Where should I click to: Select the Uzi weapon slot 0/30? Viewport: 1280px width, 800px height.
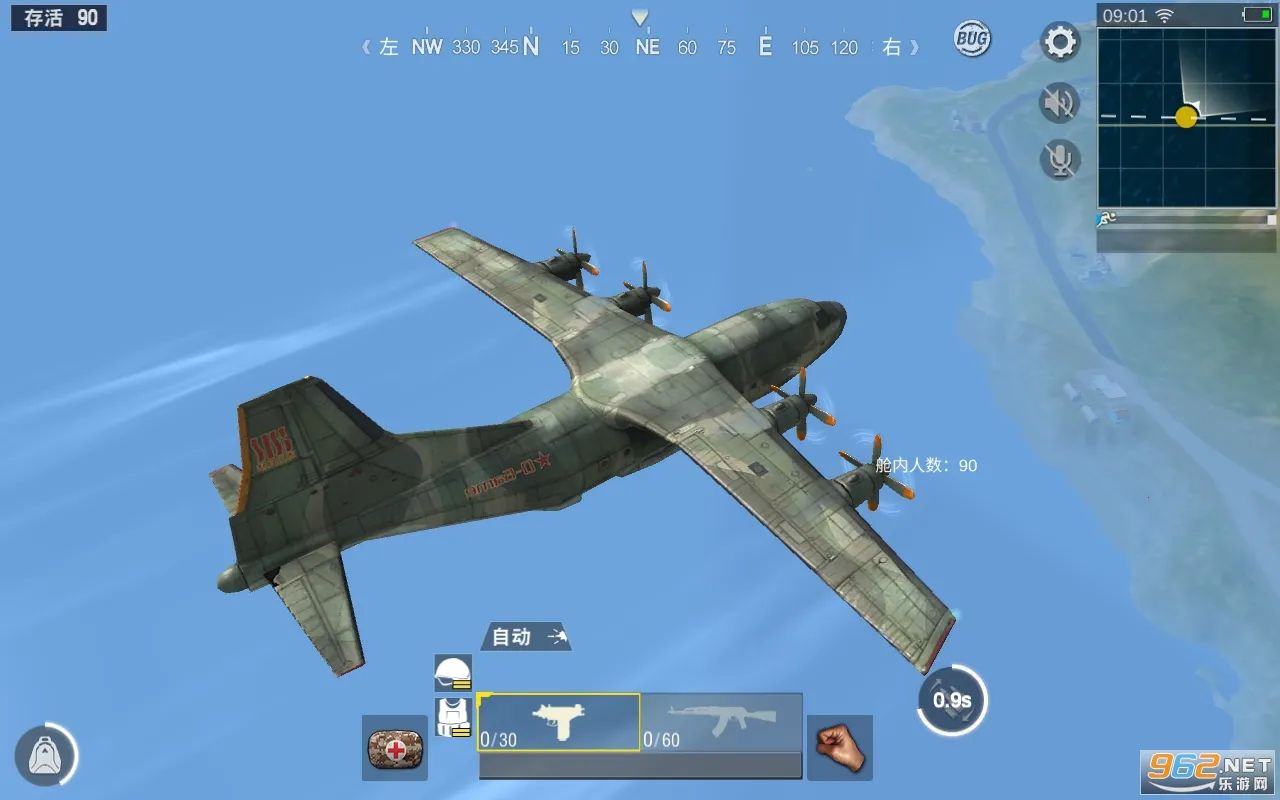pos(560,720)
